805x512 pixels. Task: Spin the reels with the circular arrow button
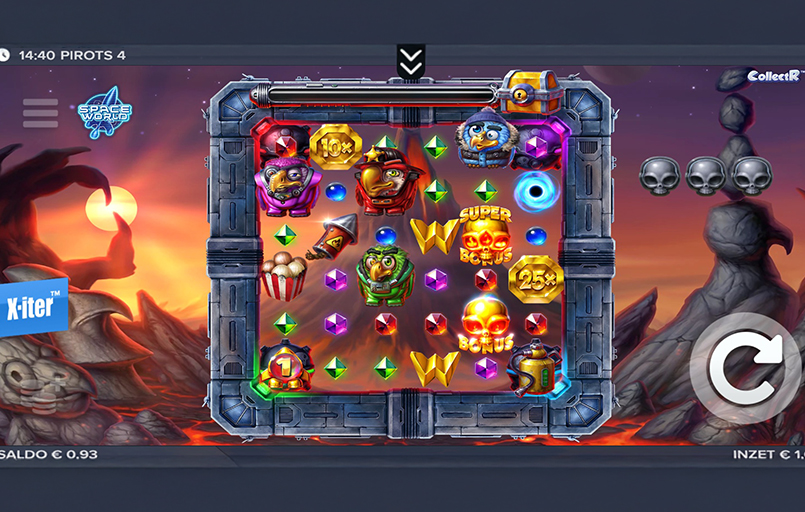coord(743,367)
